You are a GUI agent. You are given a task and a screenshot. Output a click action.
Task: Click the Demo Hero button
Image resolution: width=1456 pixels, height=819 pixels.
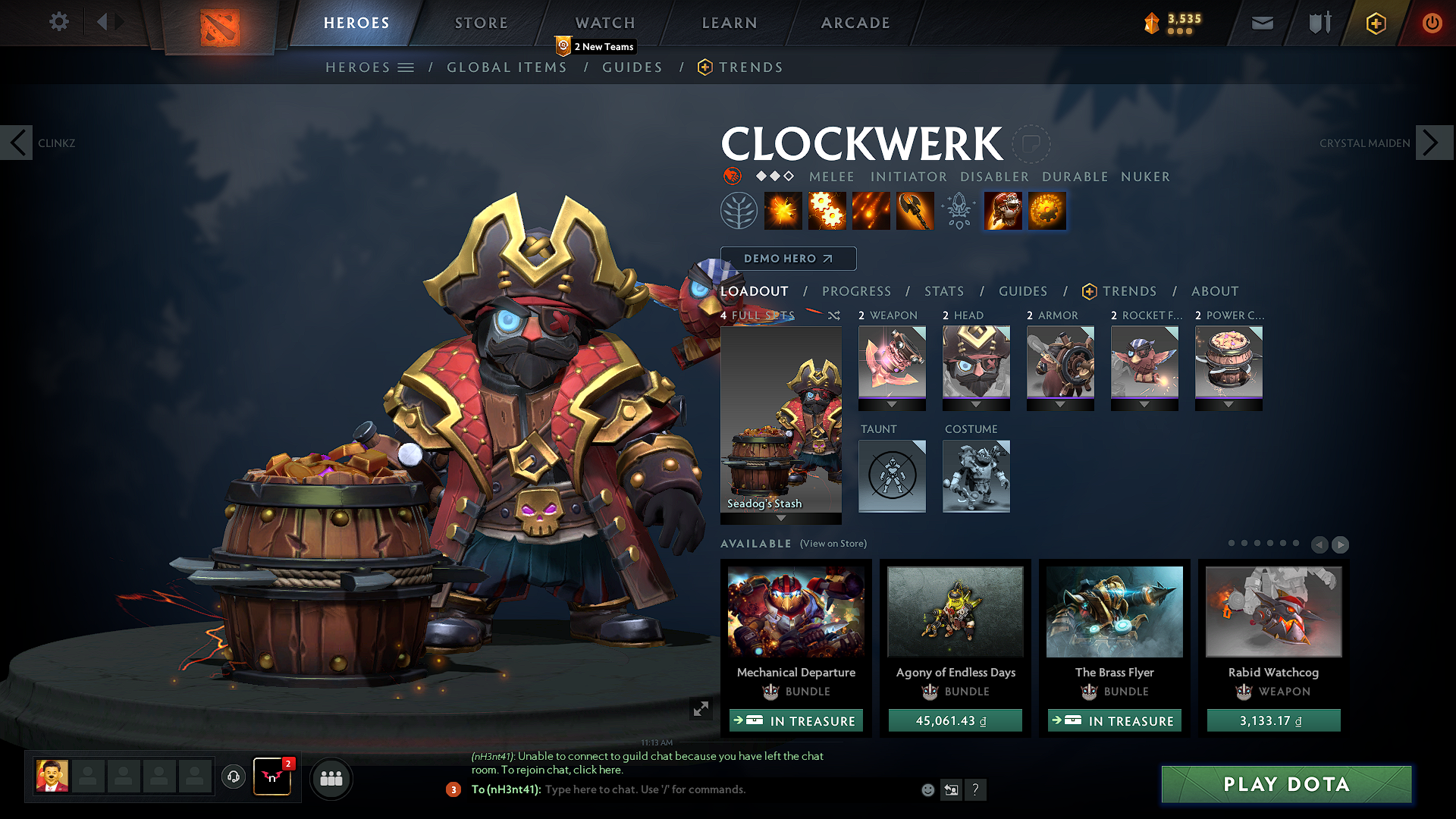pyautogui.click(x=788, y=258)
